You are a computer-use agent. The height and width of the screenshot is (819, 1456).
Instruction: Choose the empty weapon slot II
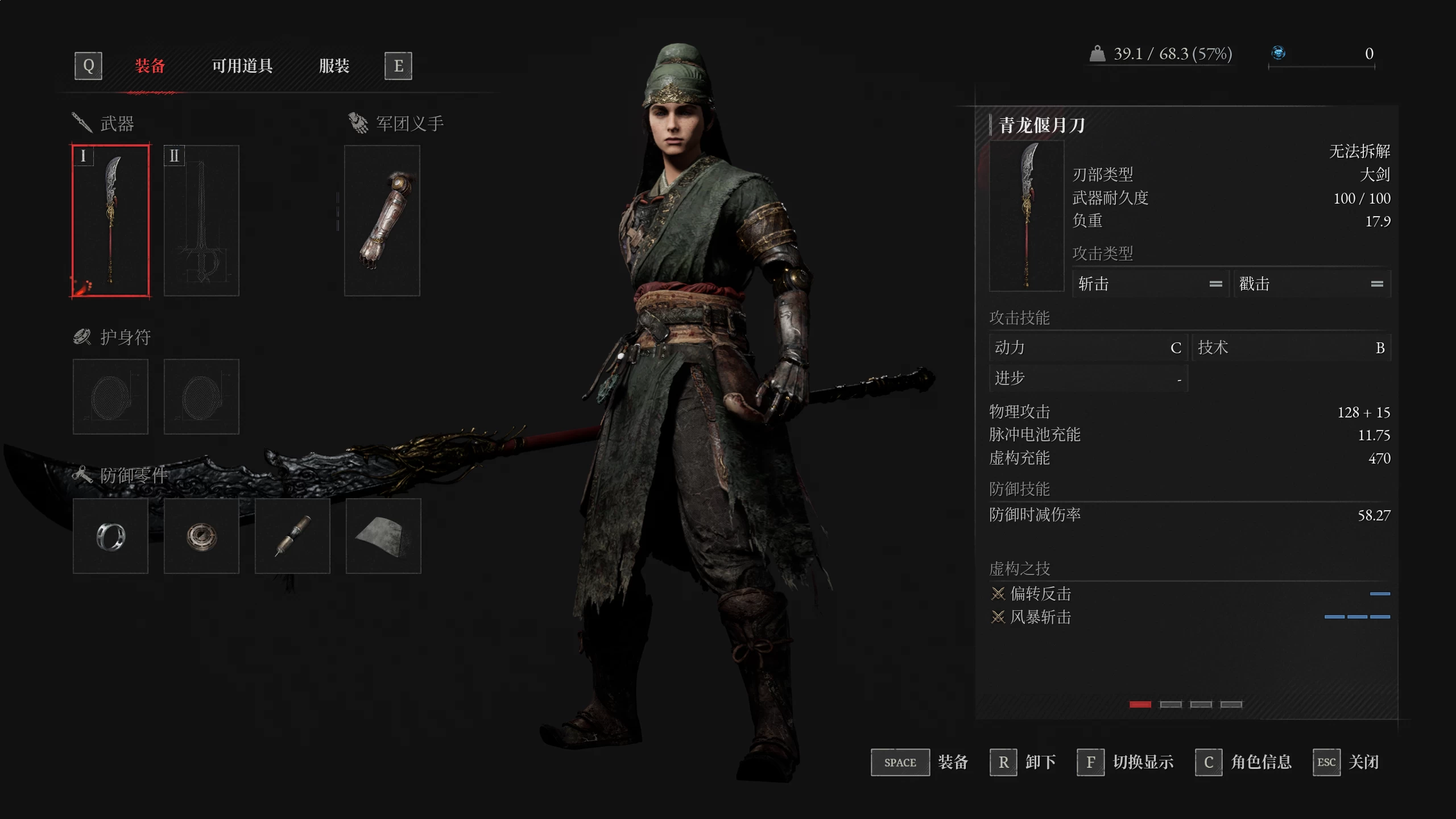click(x=201, y=220)
